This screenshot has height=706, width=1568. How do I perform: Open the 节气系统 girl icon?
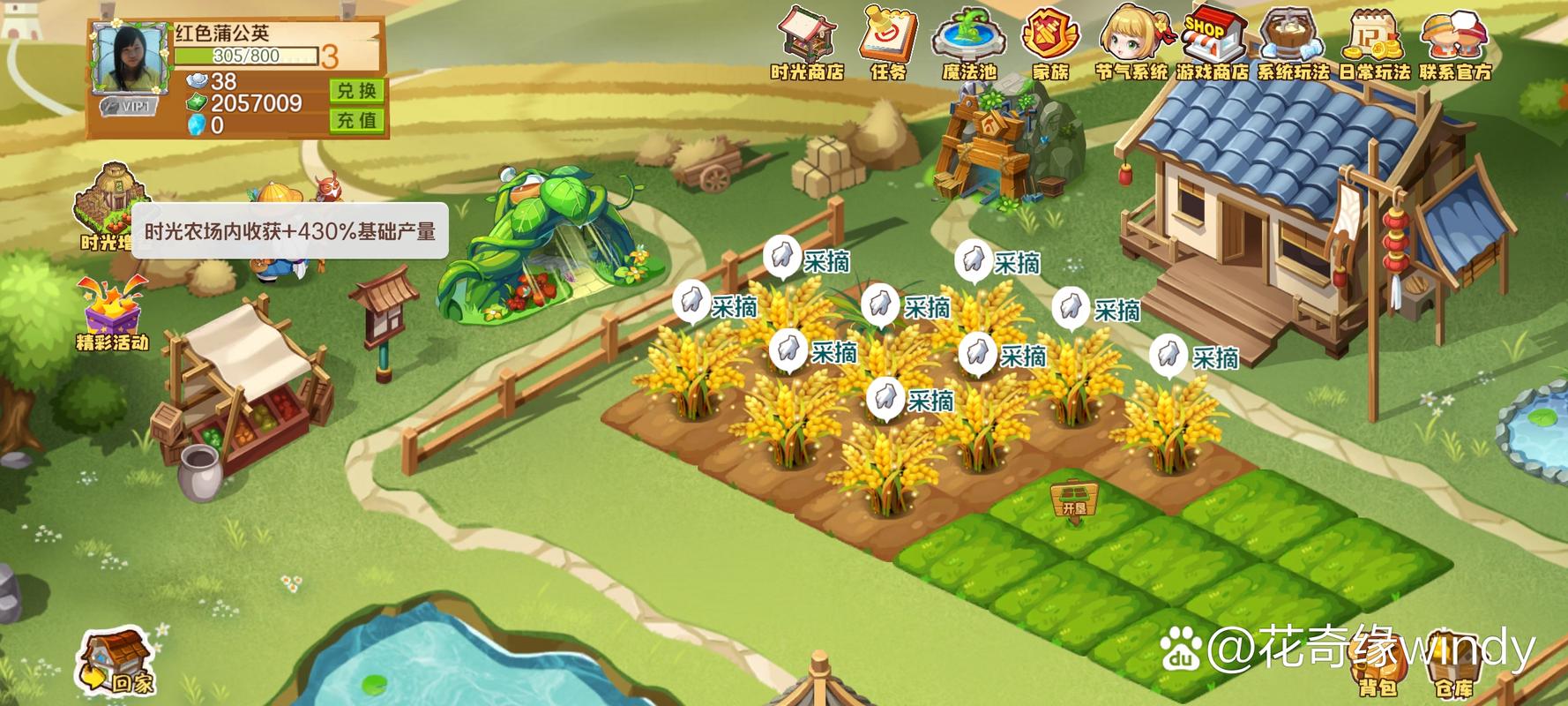coord(1131,42)
